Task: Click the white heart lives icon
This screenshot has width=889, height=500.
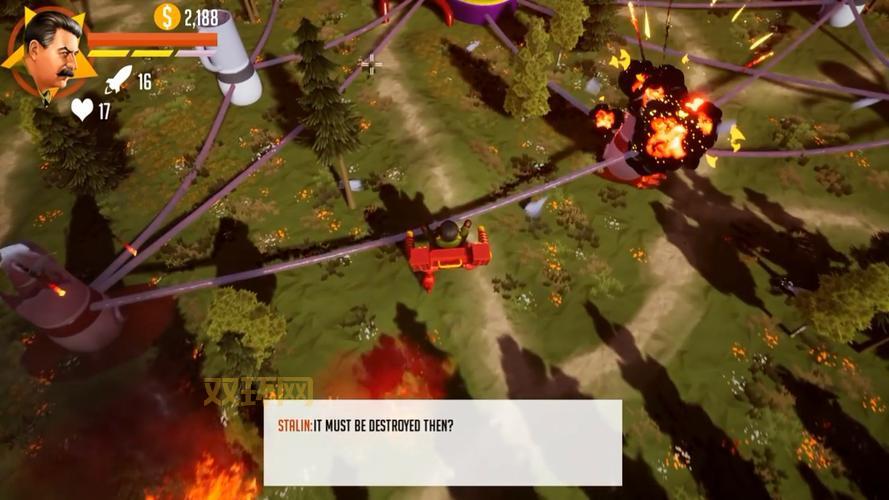Action: [81, 110]
